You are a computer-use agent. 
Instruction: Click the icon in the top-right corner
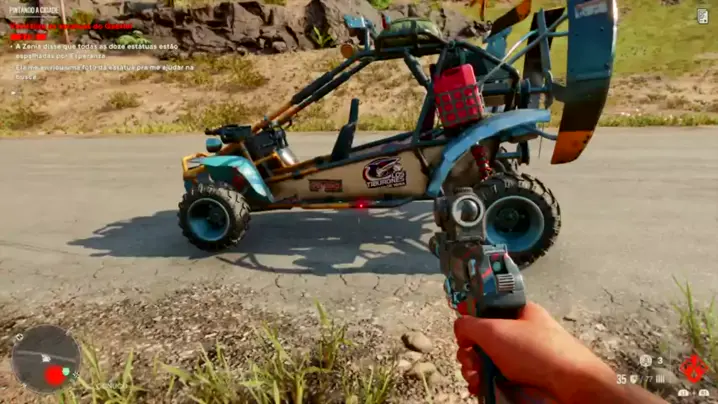(703, 15)
